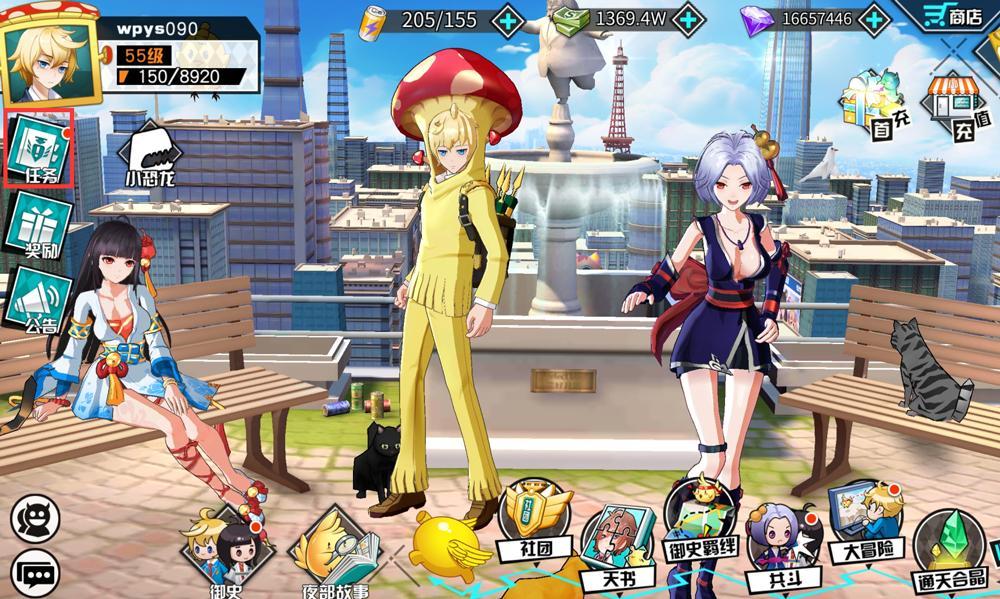Open the 商店 shop
The width and height of the screenshot is (1000, 599).
click(x=950, y=17)
